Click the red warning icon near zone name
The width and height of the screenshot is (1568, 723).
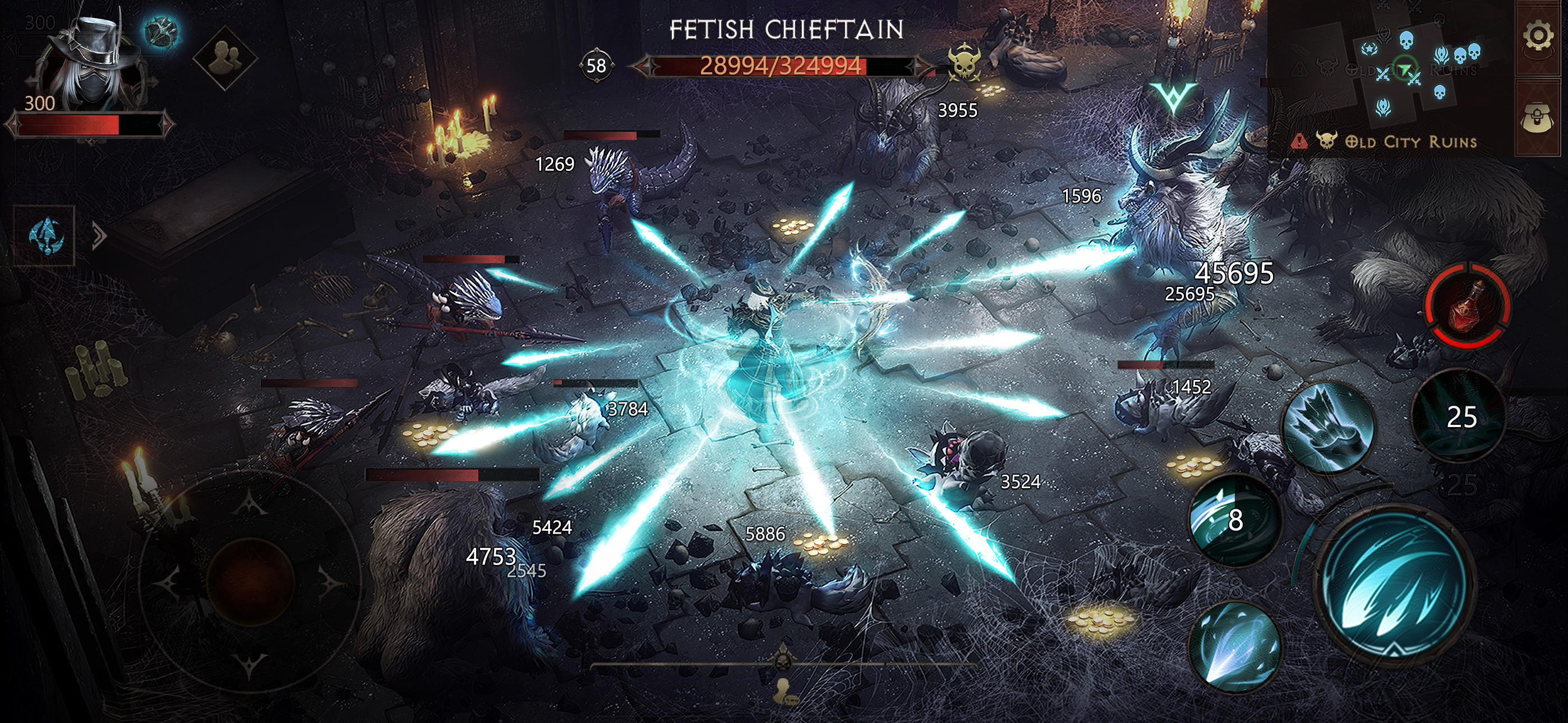pyautogui.click(x=1299, y=142)
